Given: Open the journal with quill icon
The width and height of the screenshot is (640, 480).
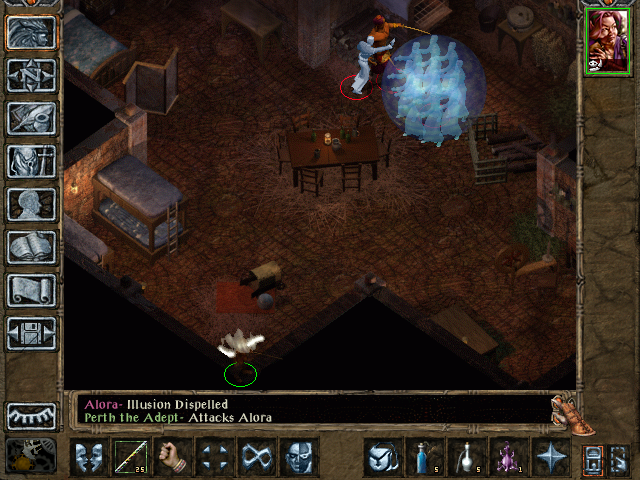Looking at the screenshot, I should (x=32, y=118).
